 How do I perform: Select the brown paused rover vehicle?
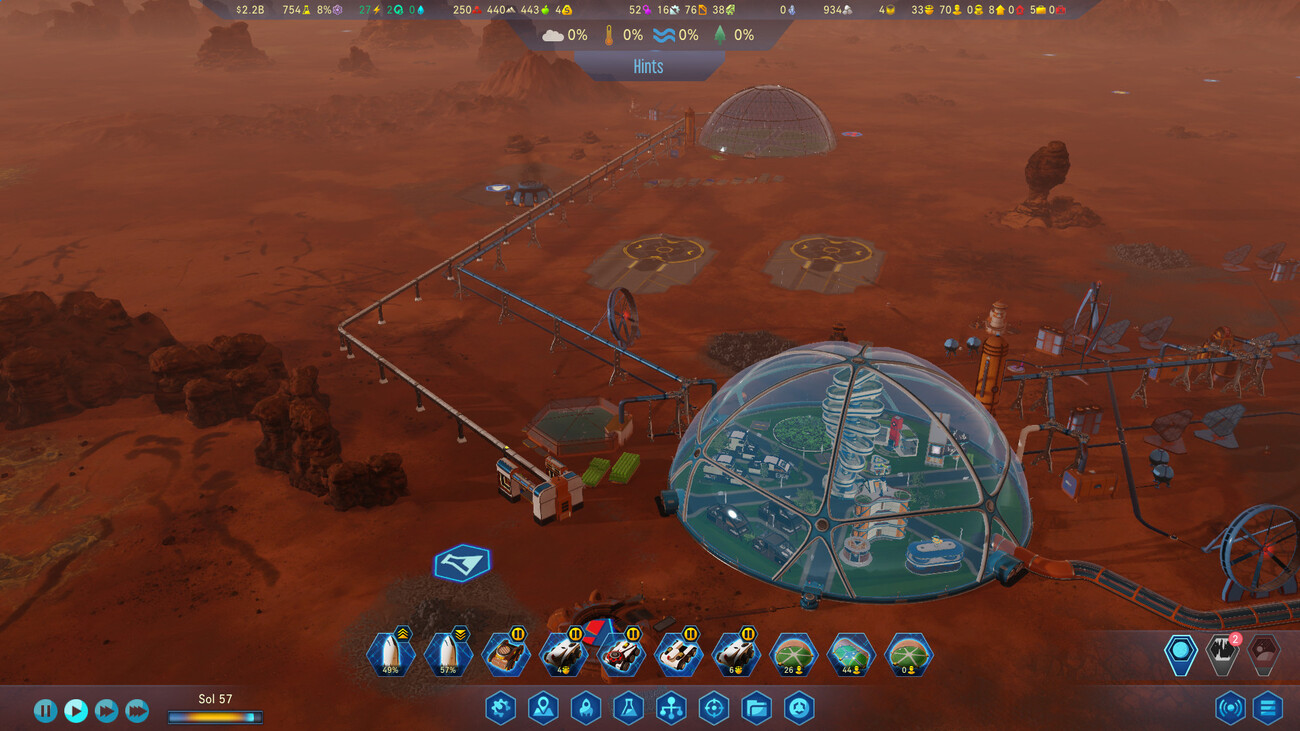coord(506,655)
